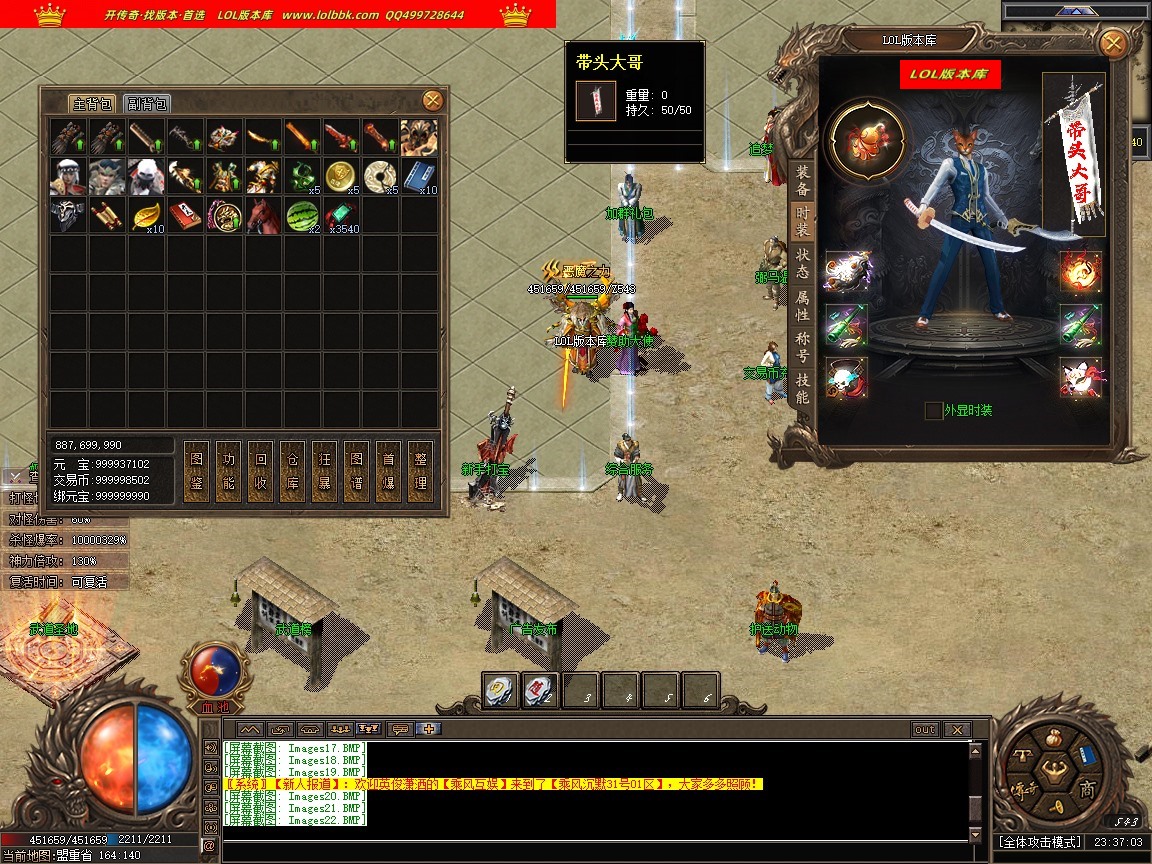Viewport: 1152px width, 864px height.
Task: Select the blue book item stack
Action: click(x=420, y=176)
